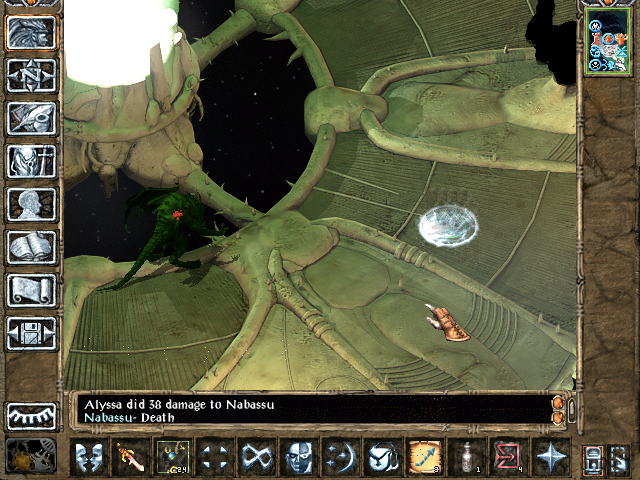640x480 pixels.
Task: Toggle rest using the closed eye button
Action: click(x=31, y=416)
